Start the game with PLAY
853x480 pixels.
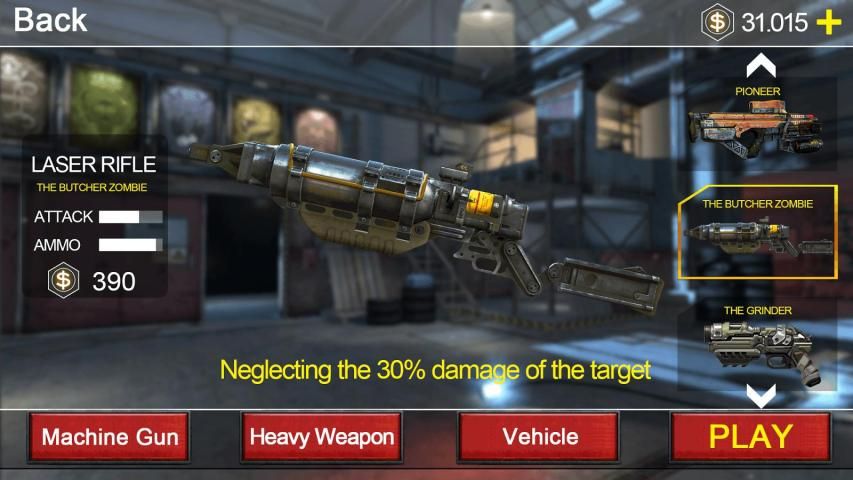(x=750, y=436)
